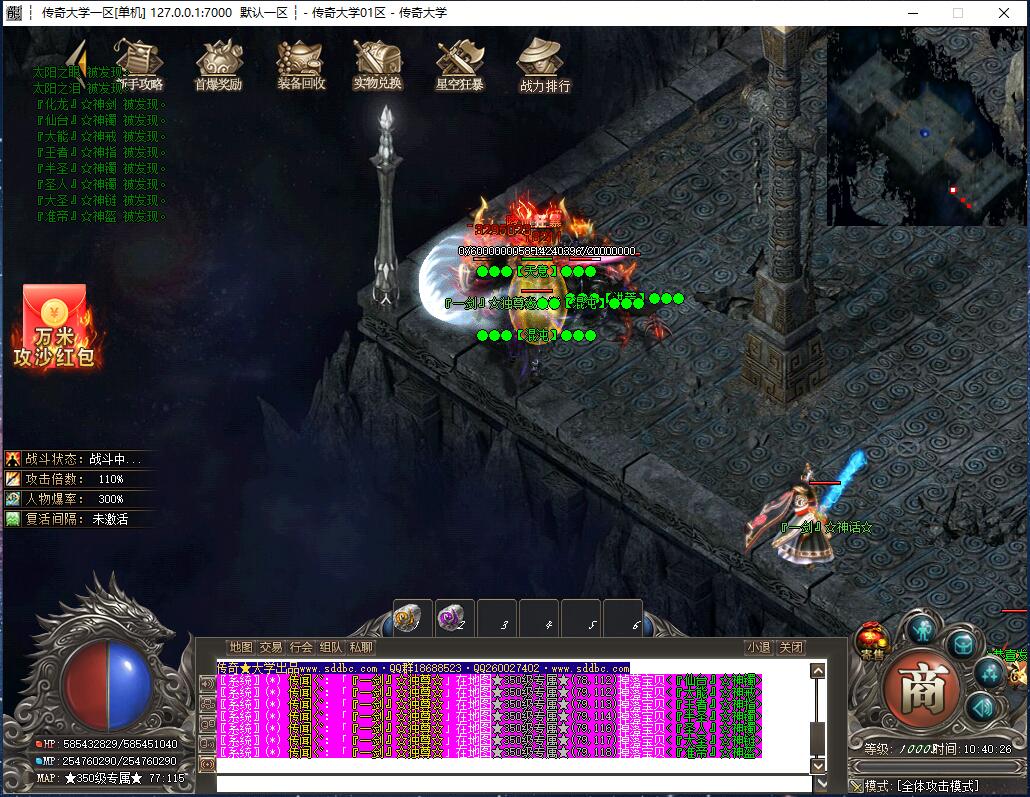
Task: Open the large 商 shop button
Action: (921, 687)
